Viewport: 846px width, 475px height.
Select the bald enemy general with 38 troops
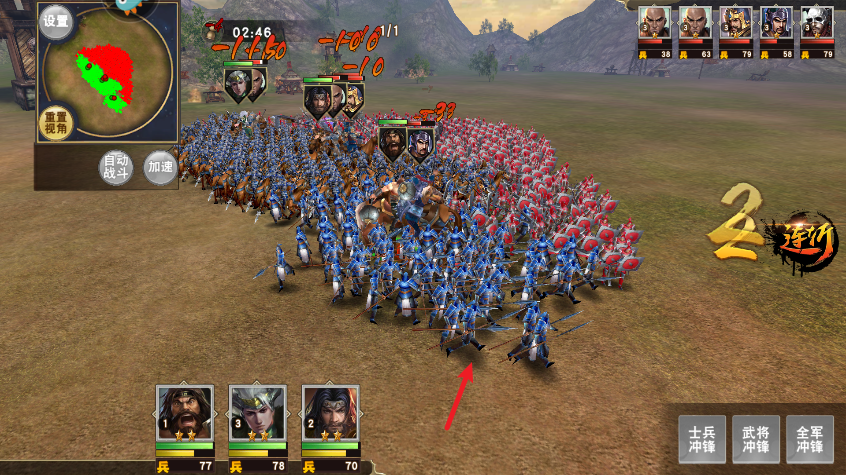click(655, 24)
